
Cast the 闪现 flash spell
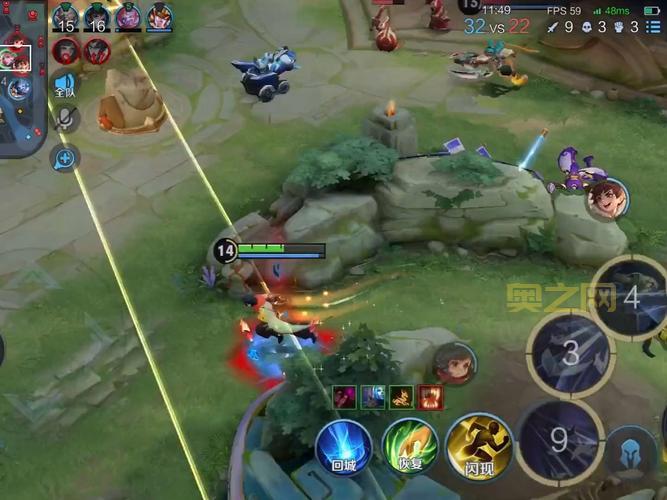(x=478, y=447)
